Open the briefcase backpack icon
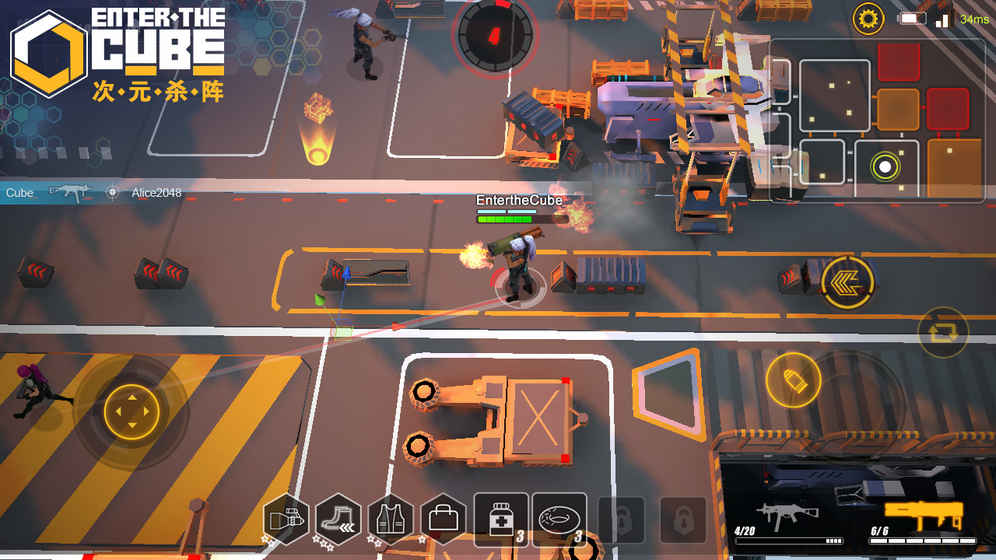 tap(443, 520)
